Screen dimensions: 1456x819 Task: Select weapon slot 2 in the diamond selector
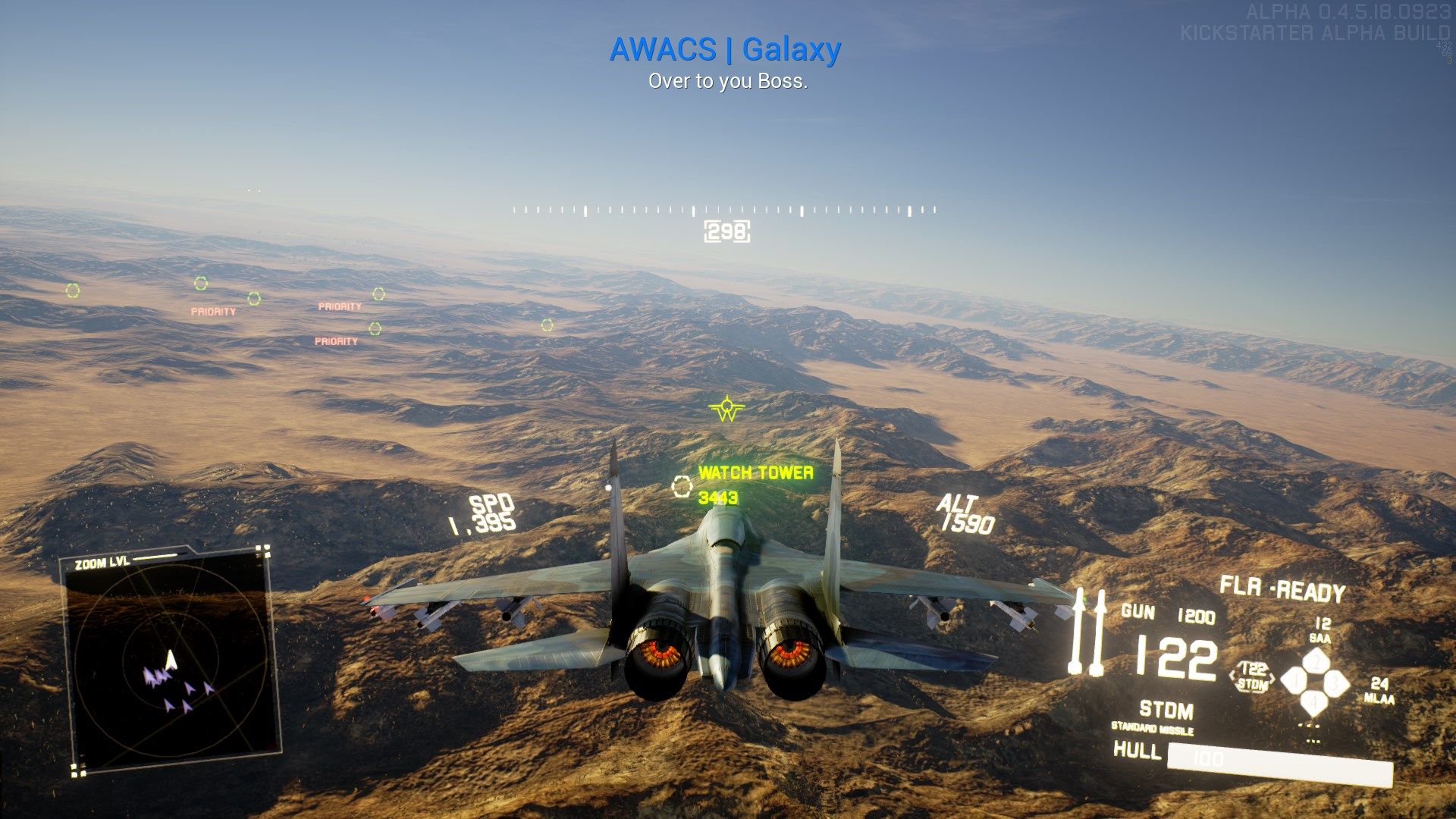click(1316, 661)
